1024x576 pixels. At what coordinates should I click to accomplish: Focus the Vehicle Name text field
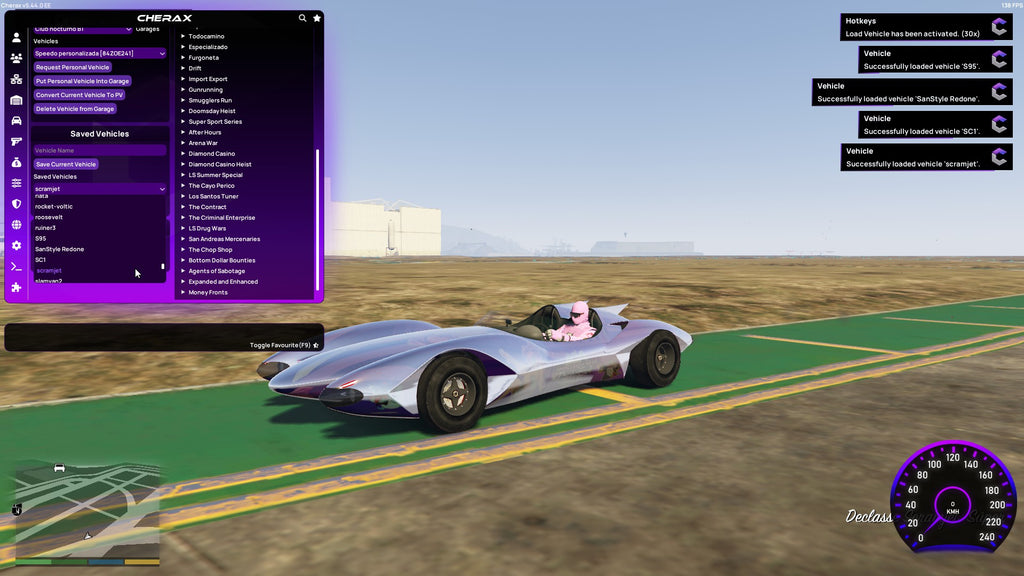coord(99,150)
